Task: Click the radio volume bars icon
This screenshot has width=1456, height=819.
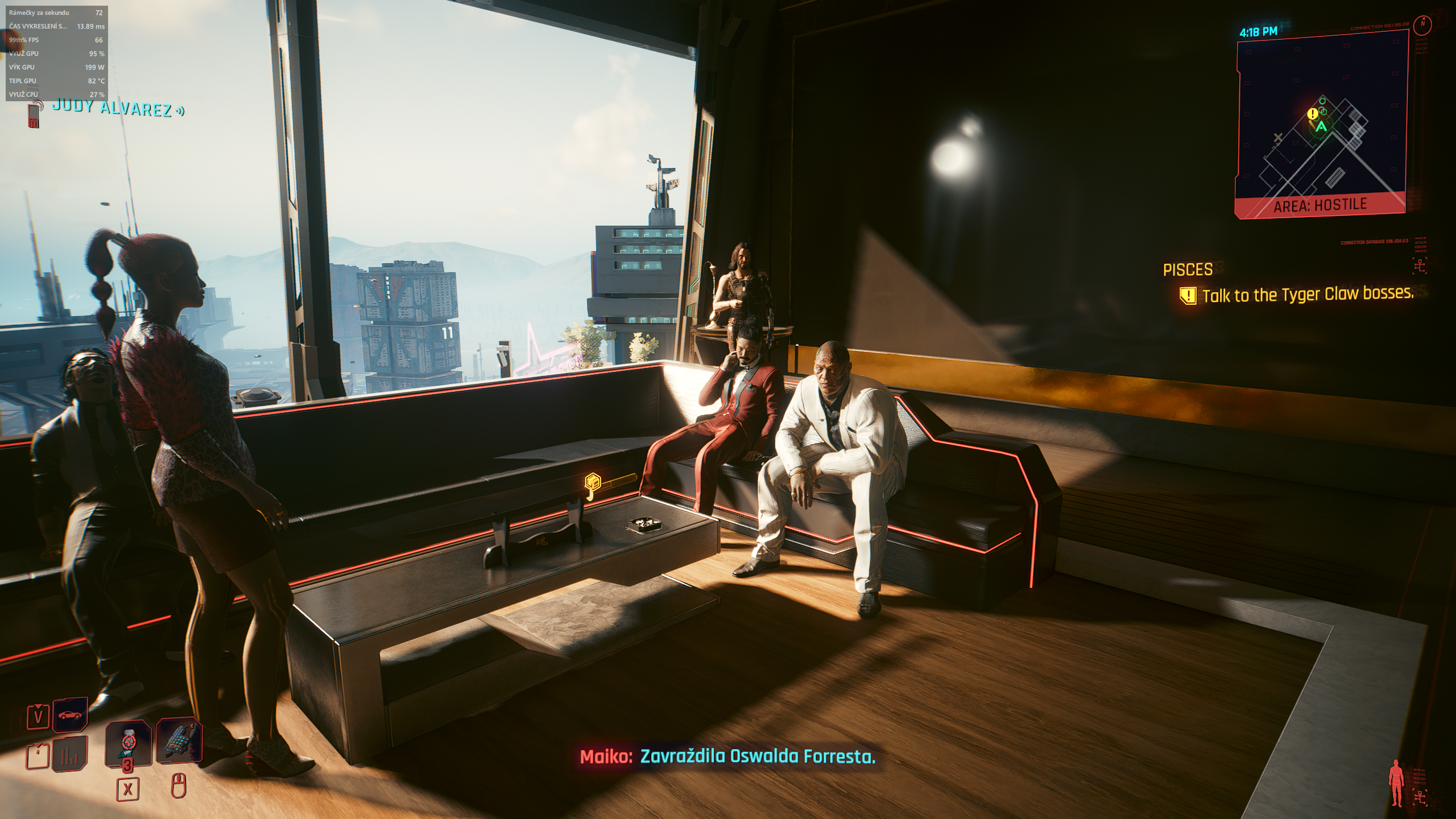Action: point(70,754)
